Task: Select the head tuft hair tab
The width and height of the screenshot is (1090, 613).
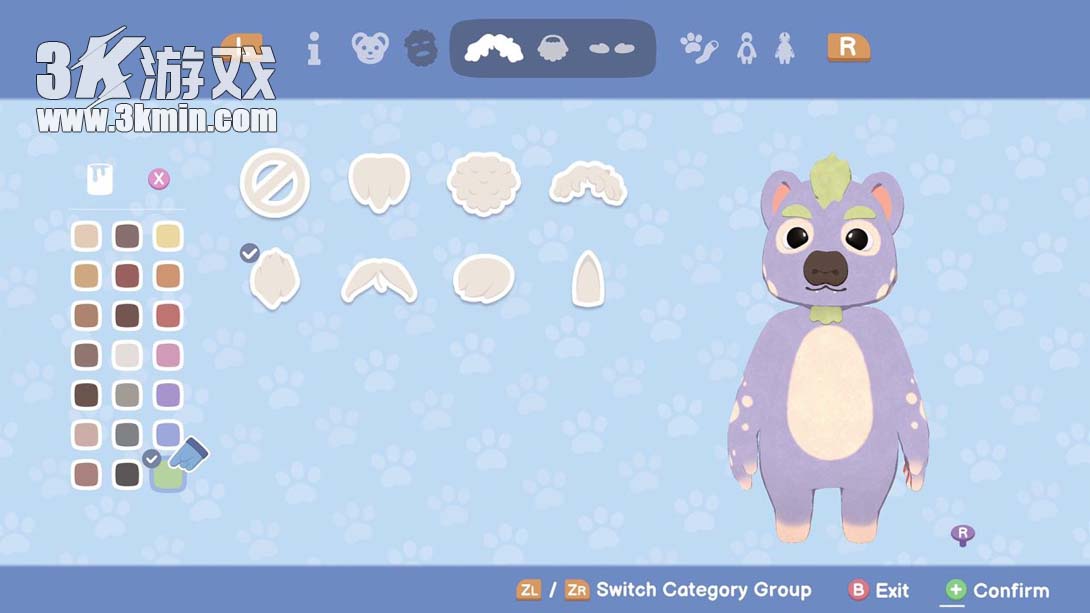Action: pyautogui.click(x=494, y=48)
